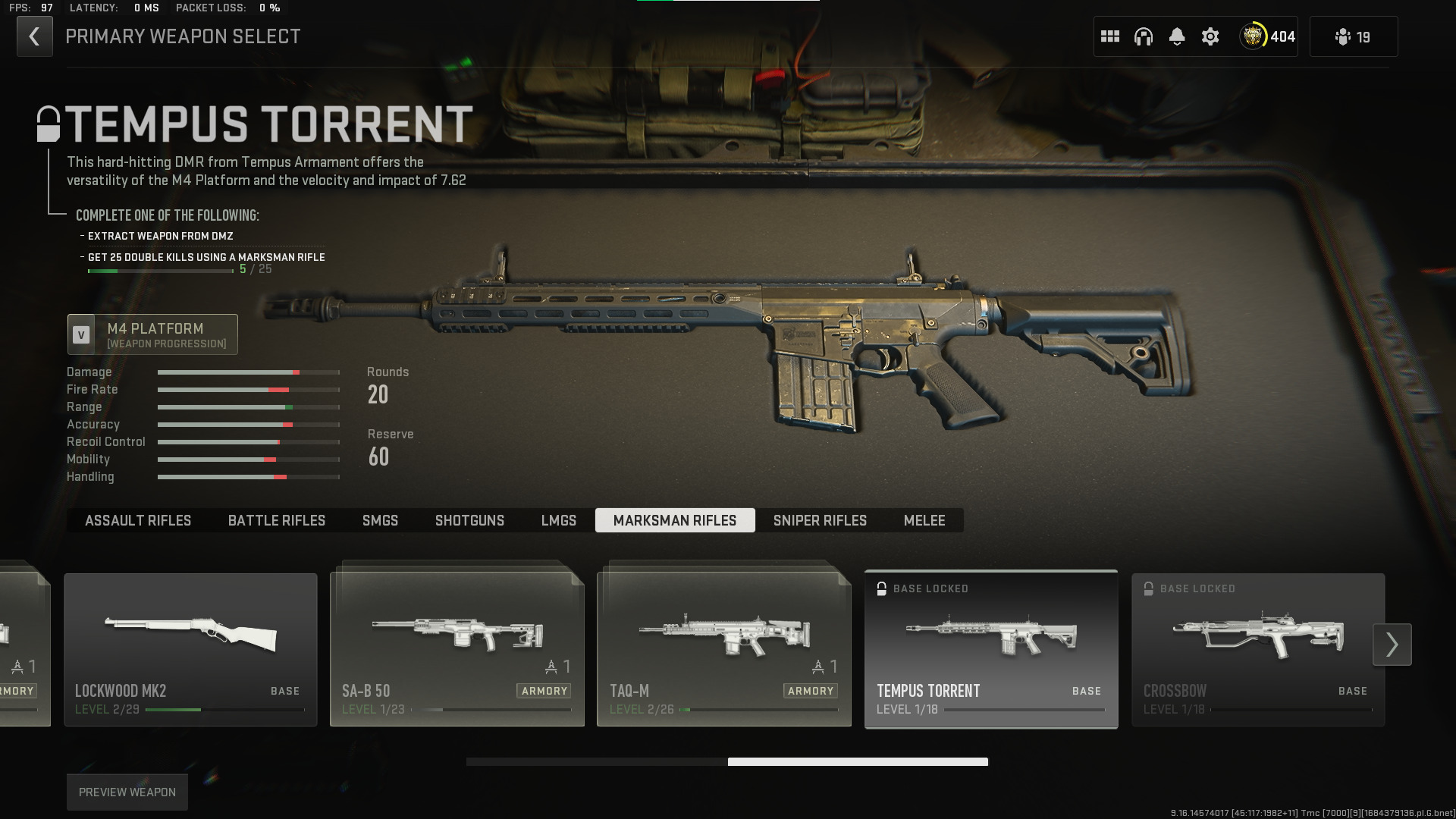Switch to the Battle Rifles tab
This screenshot has width=1456, height=819.
point(277,520)
